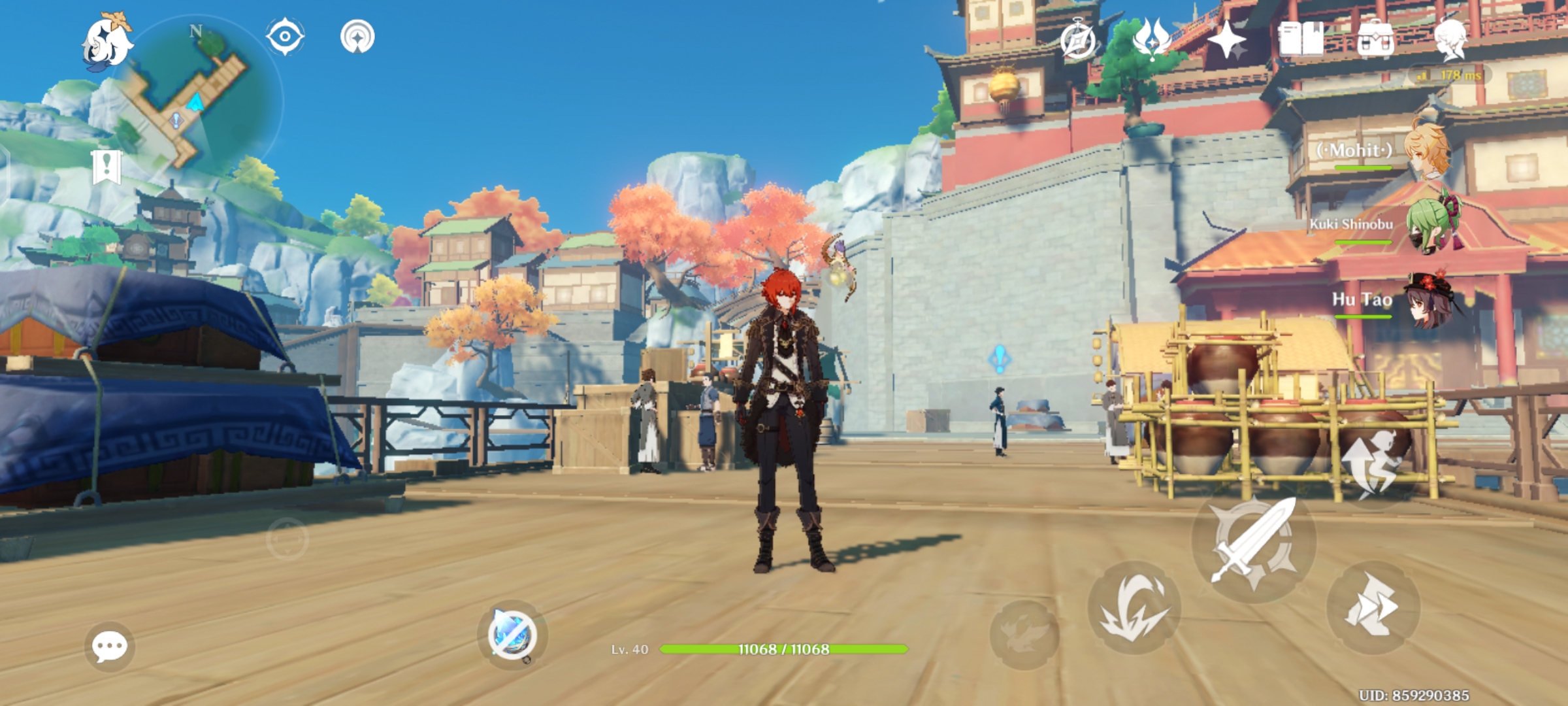Open the chat speech bubble
The height and width of the screenshot is (706, 1568).
click(x=109, y=647)
